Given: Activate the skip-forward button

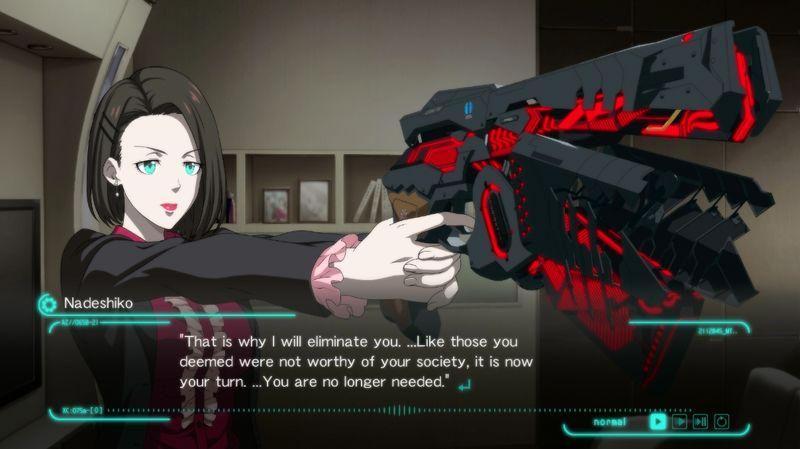Looking at the screenshot, I should tap(701, 421).
